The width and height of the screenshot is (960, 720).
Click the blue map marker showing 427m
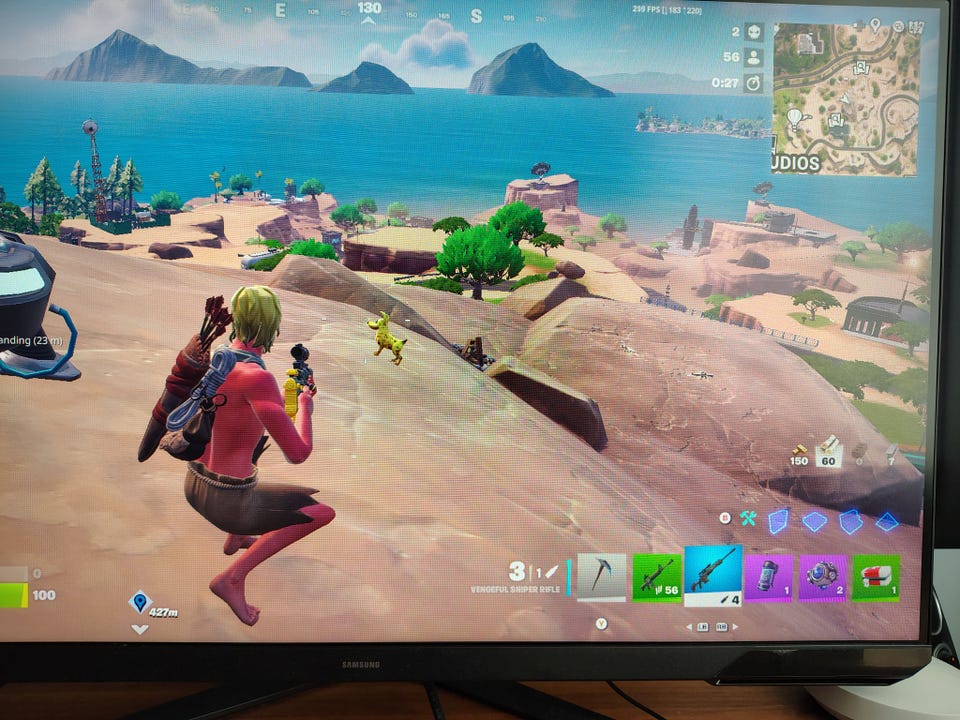(139, 601)
